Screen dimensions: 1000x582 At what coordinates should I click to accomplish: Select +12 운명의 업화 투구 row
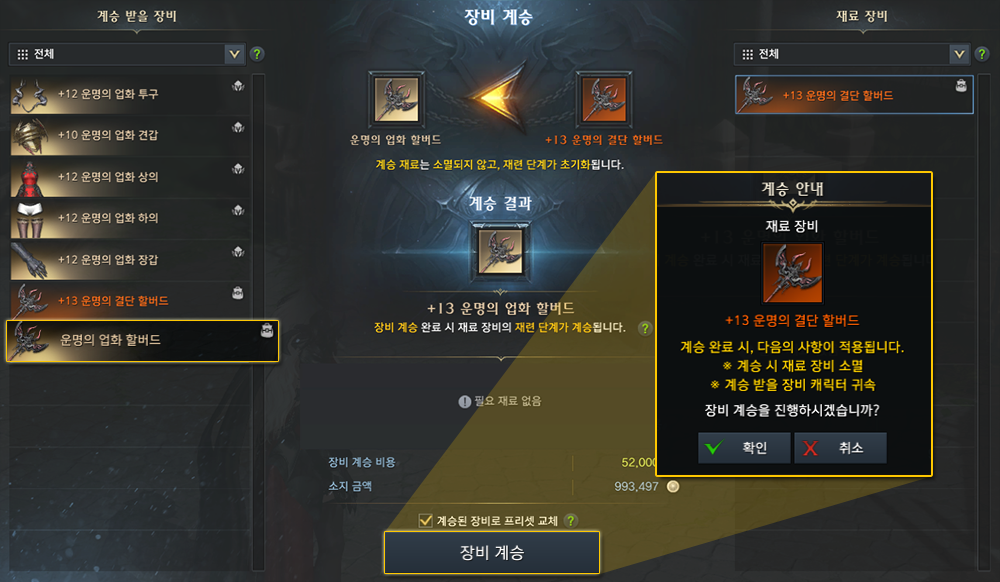coord(130,94)
